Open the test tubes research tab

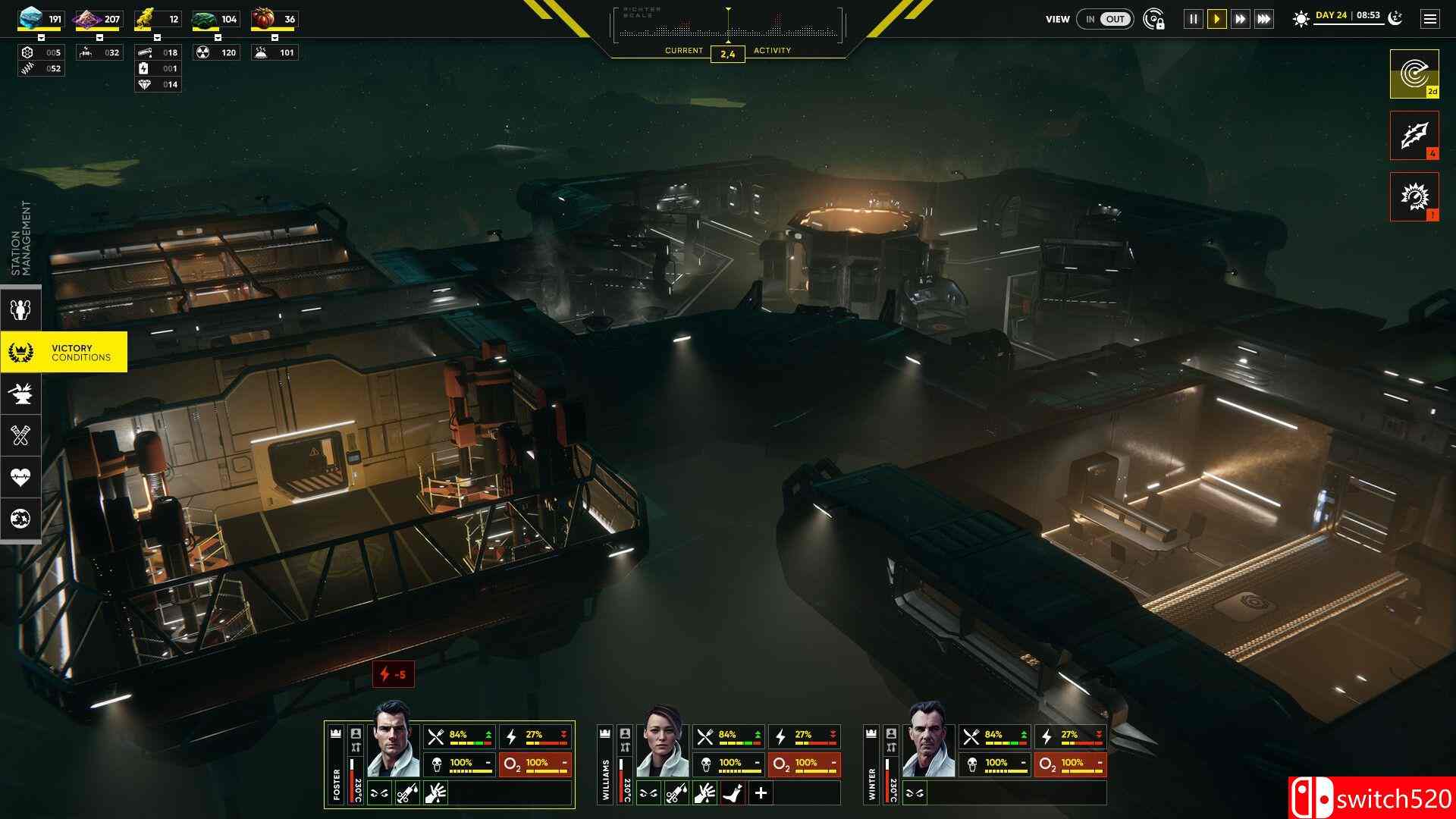point(20,435)
